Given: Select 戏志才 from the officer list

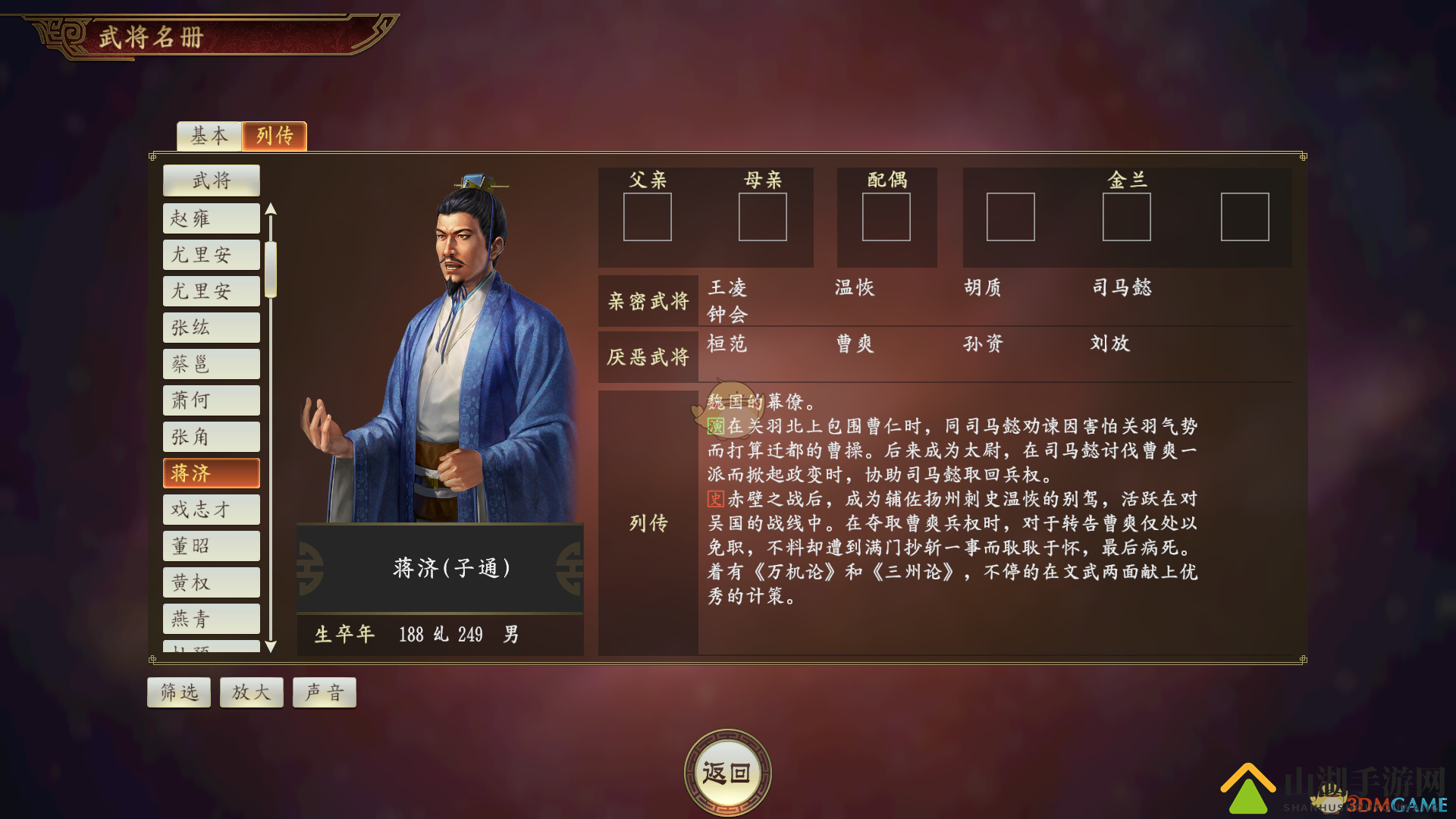Looking at the screenshot, I should click(211, 509).
